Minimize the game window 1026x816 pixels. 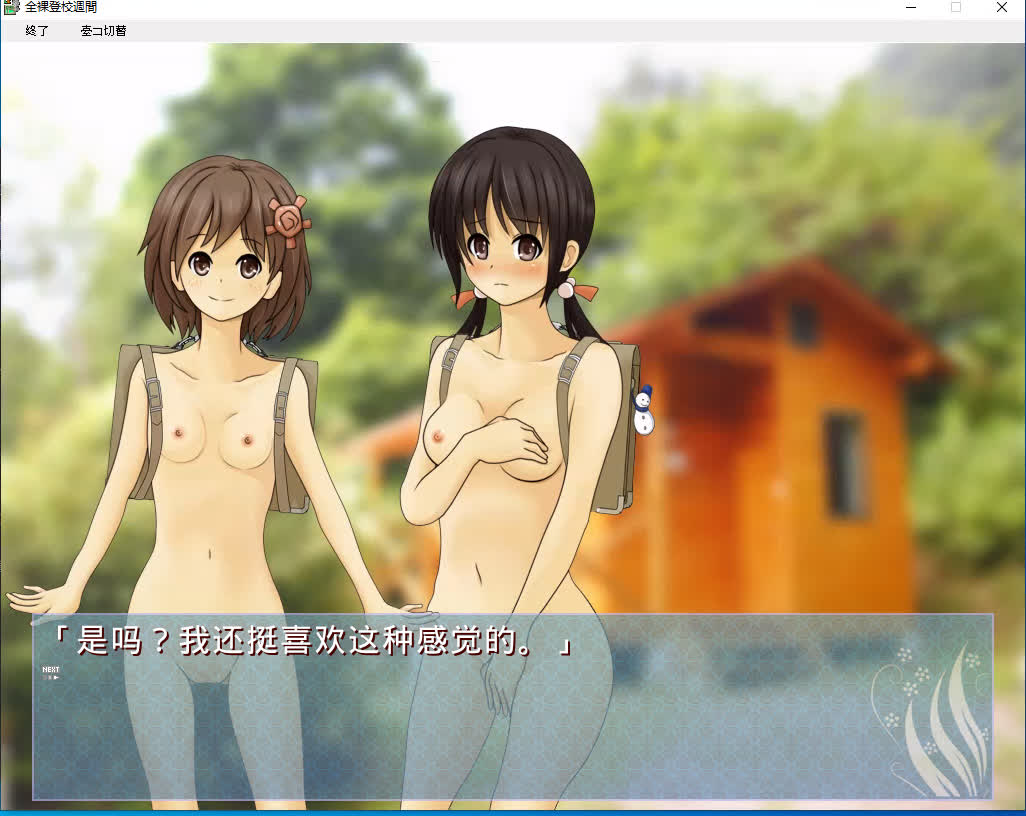click(x=911, y=8)
